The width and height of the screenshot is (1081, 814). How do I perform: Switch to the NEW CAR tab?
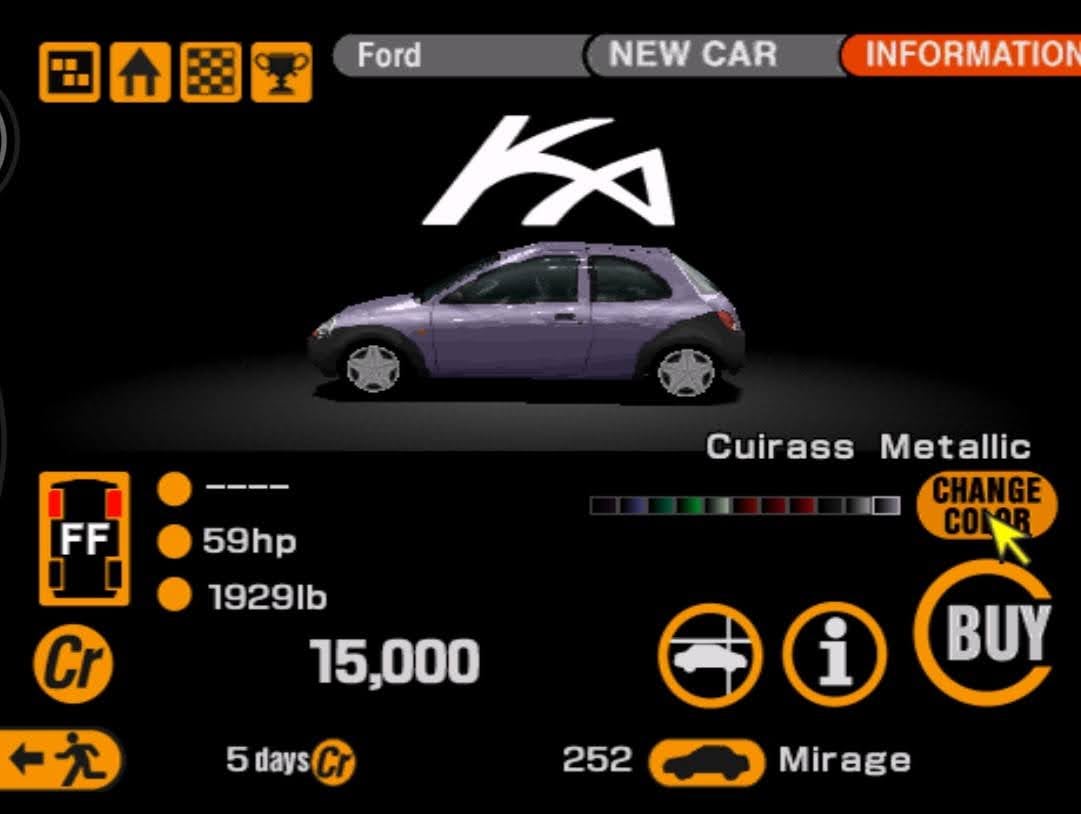click(x=692, y=55)
